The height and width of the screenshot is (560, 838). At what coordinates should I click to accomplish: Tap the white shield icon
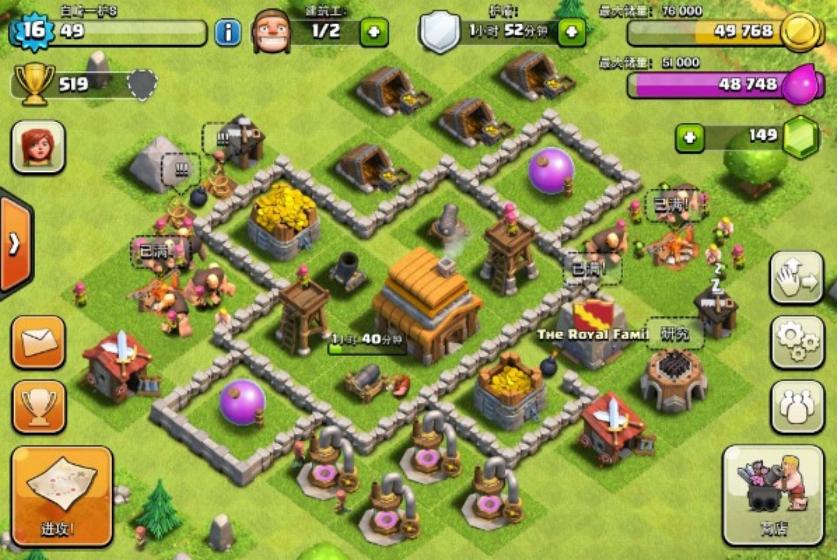pos(440,31)
